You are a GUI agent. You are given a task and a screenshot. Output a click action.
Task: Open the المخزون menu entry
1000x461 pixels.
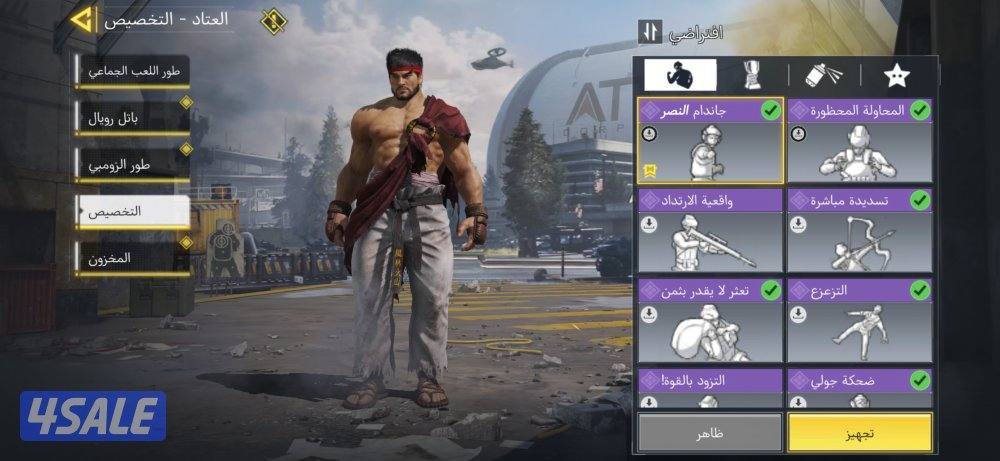click(x=133, y=258)
